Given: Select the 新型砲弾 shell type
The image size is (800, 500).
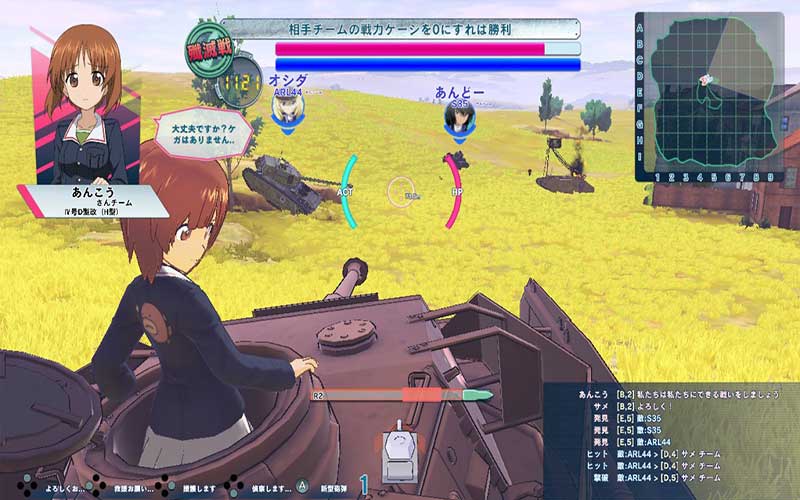Looking at the screenshot, I should coord(334,487).
